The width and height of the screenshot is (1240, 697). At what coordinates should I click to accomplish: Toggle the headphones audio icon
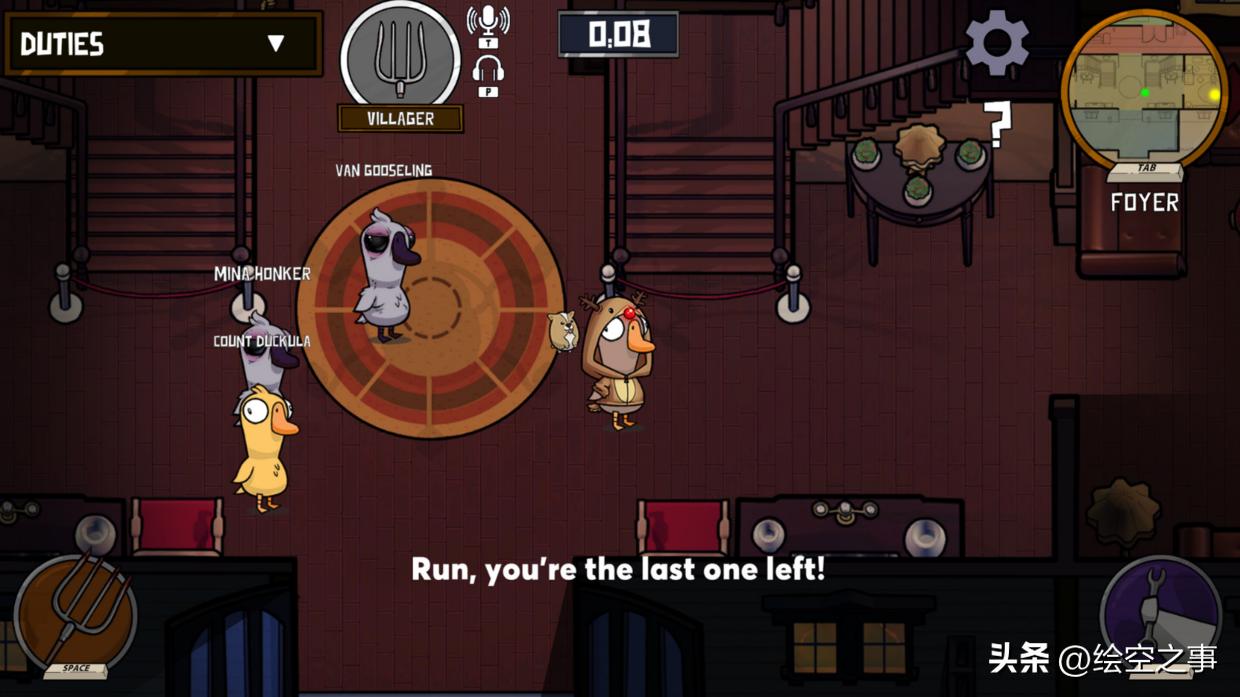[488, 72]
